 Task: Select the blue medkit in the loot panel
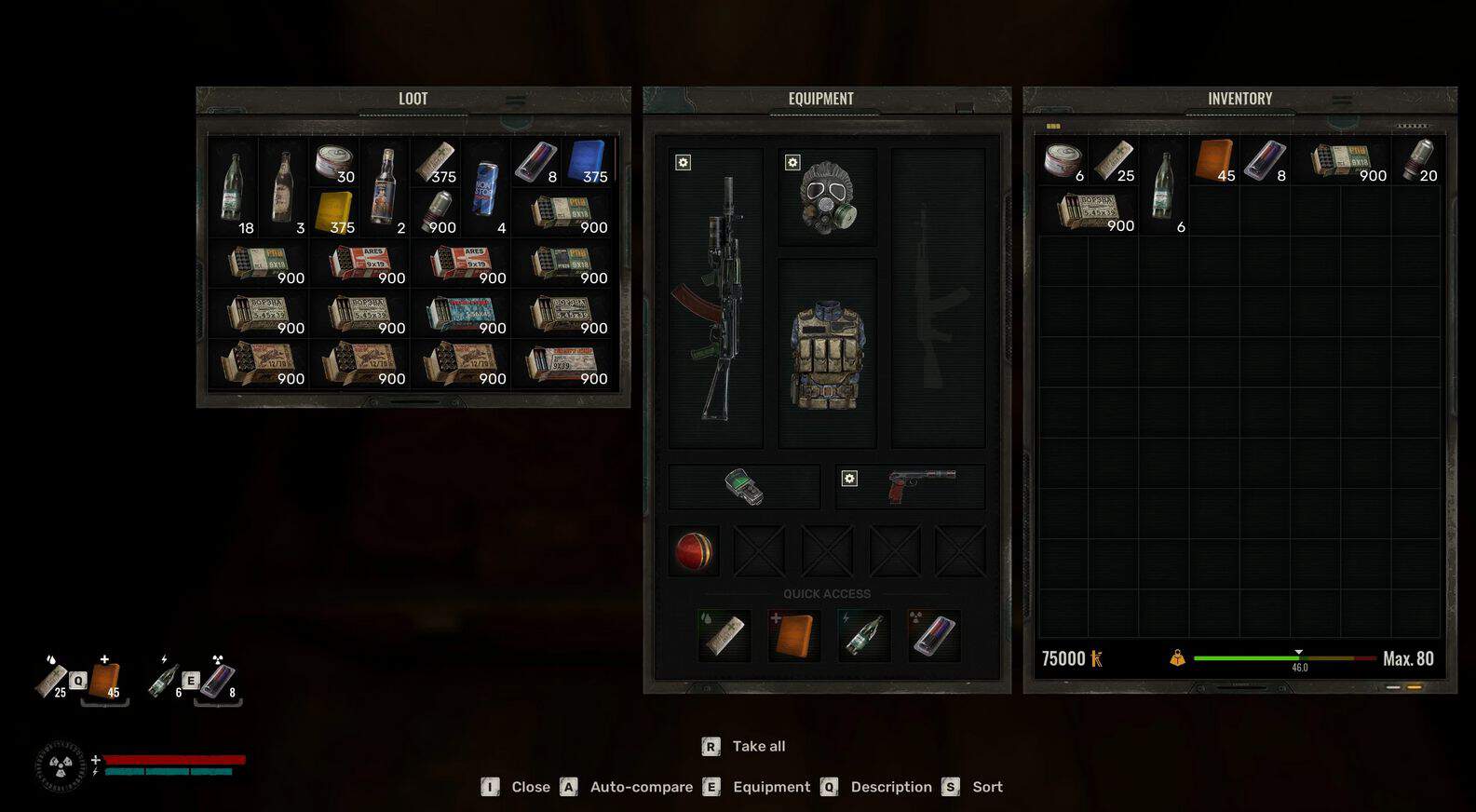click(587, 161)
